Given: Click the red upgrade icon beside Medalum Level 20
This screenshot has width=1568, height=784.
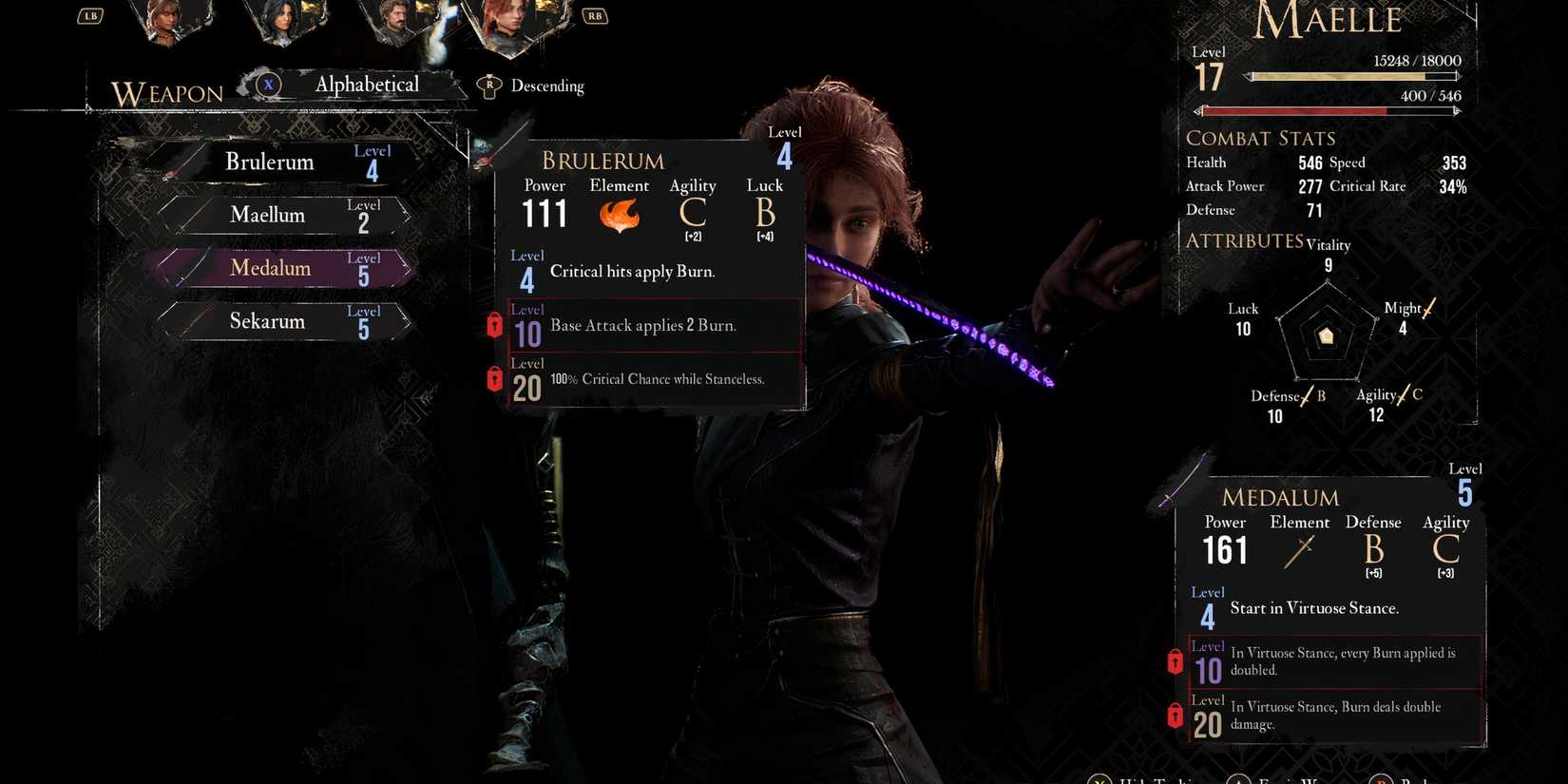Looking at the screenshot, I should click(1174, 716).
